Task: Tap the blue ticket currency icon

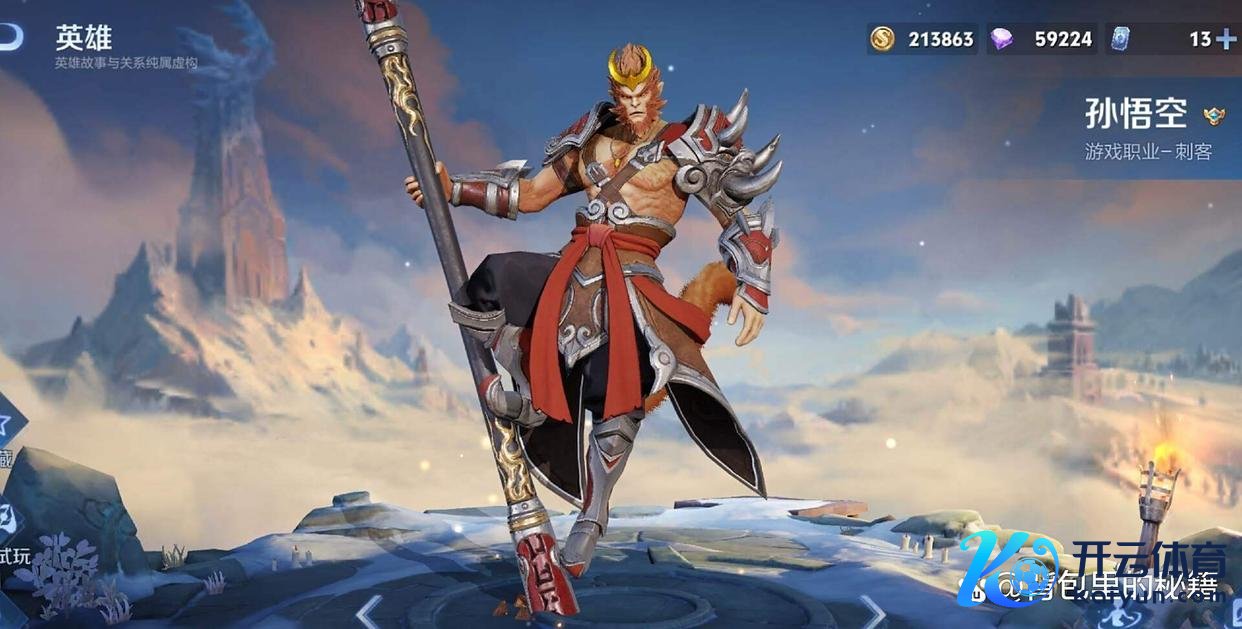Action: pyautogui.click(x=1120, y=39)
